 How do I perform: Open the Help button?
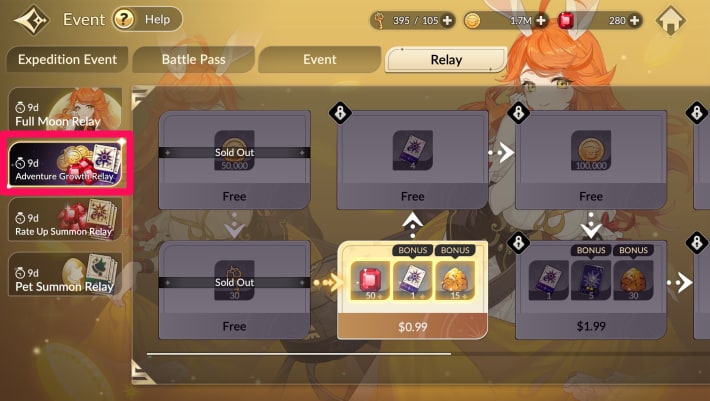point(147,19)
